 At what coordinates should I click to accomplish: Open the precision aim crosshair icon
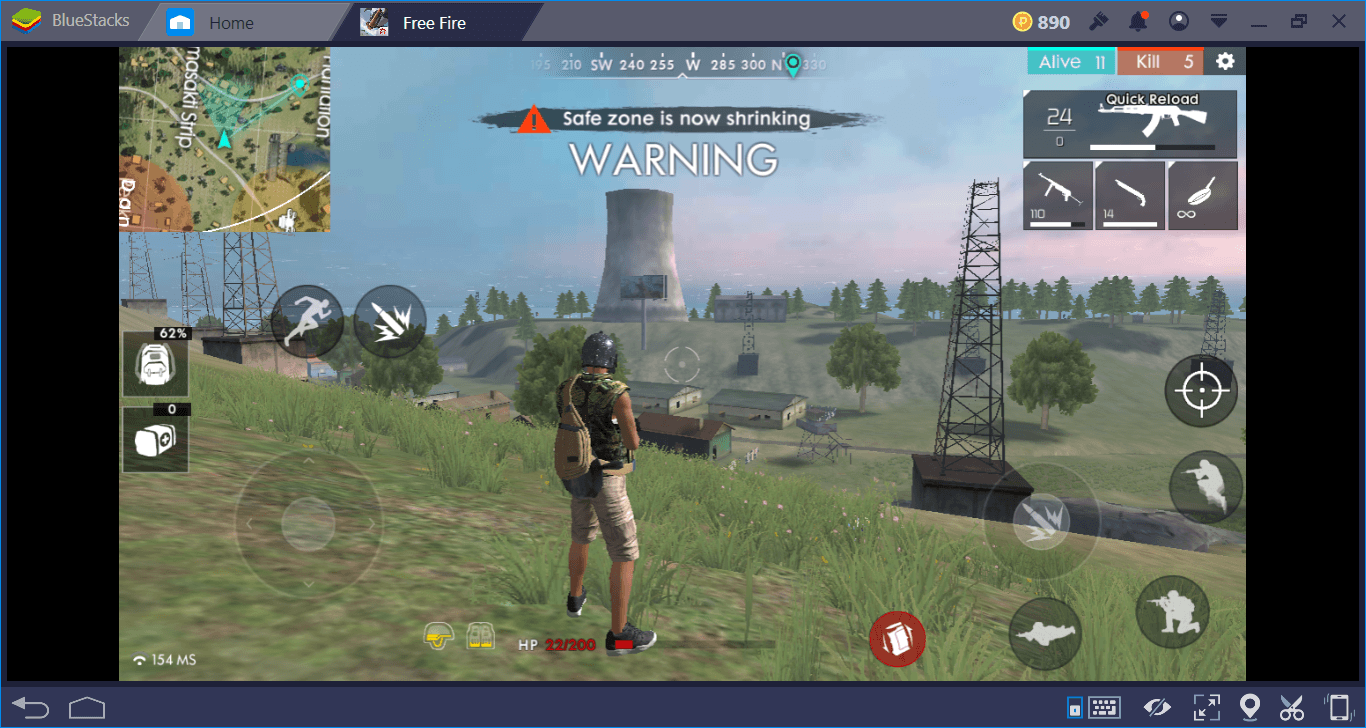(x=1201, y=390)
